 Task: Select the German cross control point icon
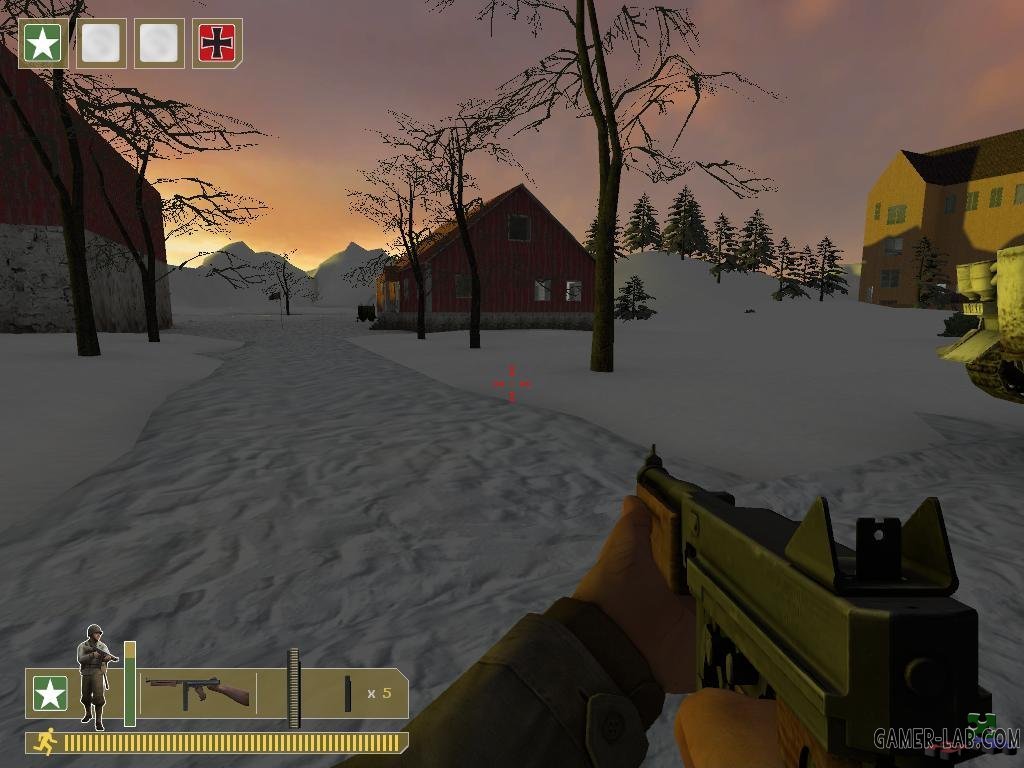pyautogui.click(x=217, y=43)
